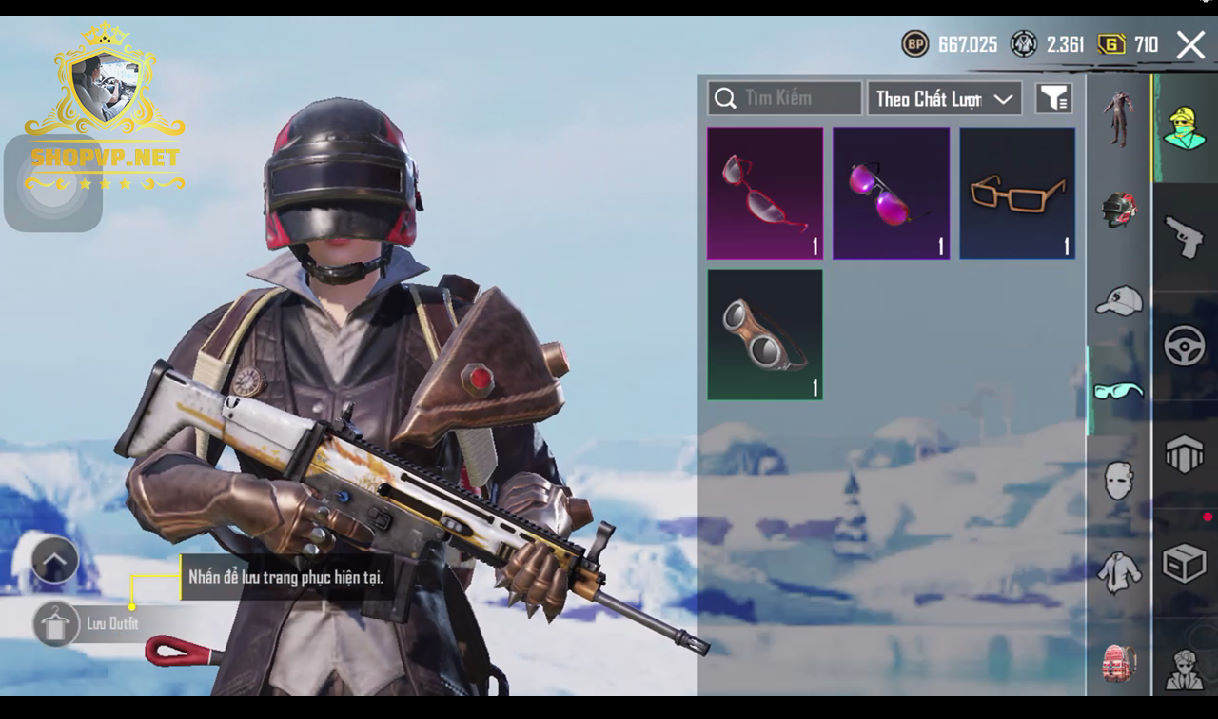Viewport: 1218px width, 719px height.
Task: Open the Theo Chất Lượng sort dropdown
Action: tap(944, 98)
